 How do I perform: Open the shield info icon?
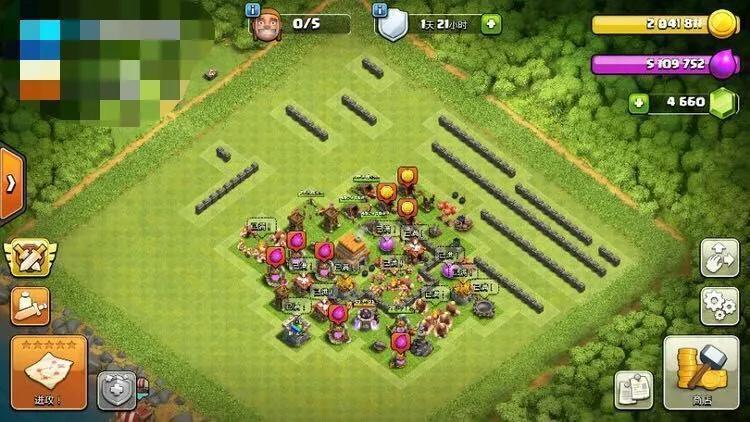point(380,9)
